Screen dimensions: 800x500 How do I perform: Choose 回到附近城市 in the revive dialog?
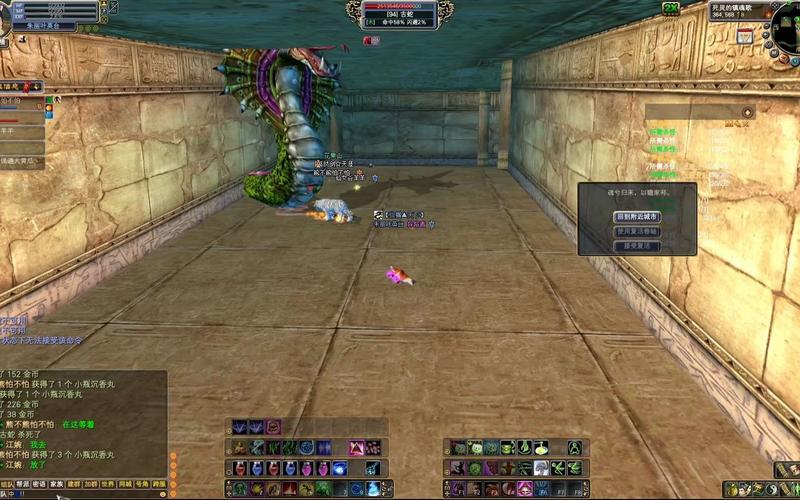click(x=637, y=216)
